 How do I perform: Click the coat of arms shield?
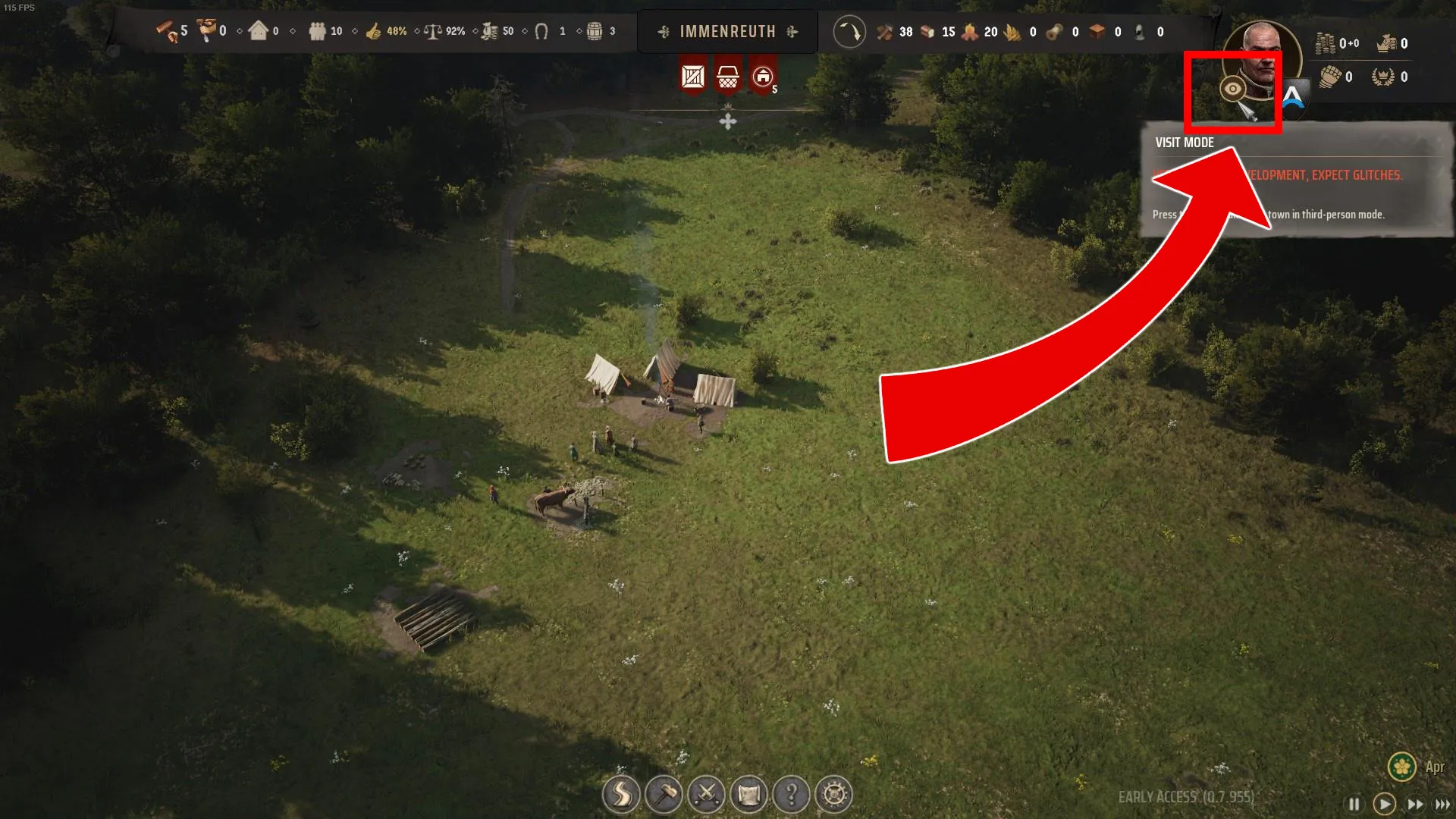tap(1294, 96)
